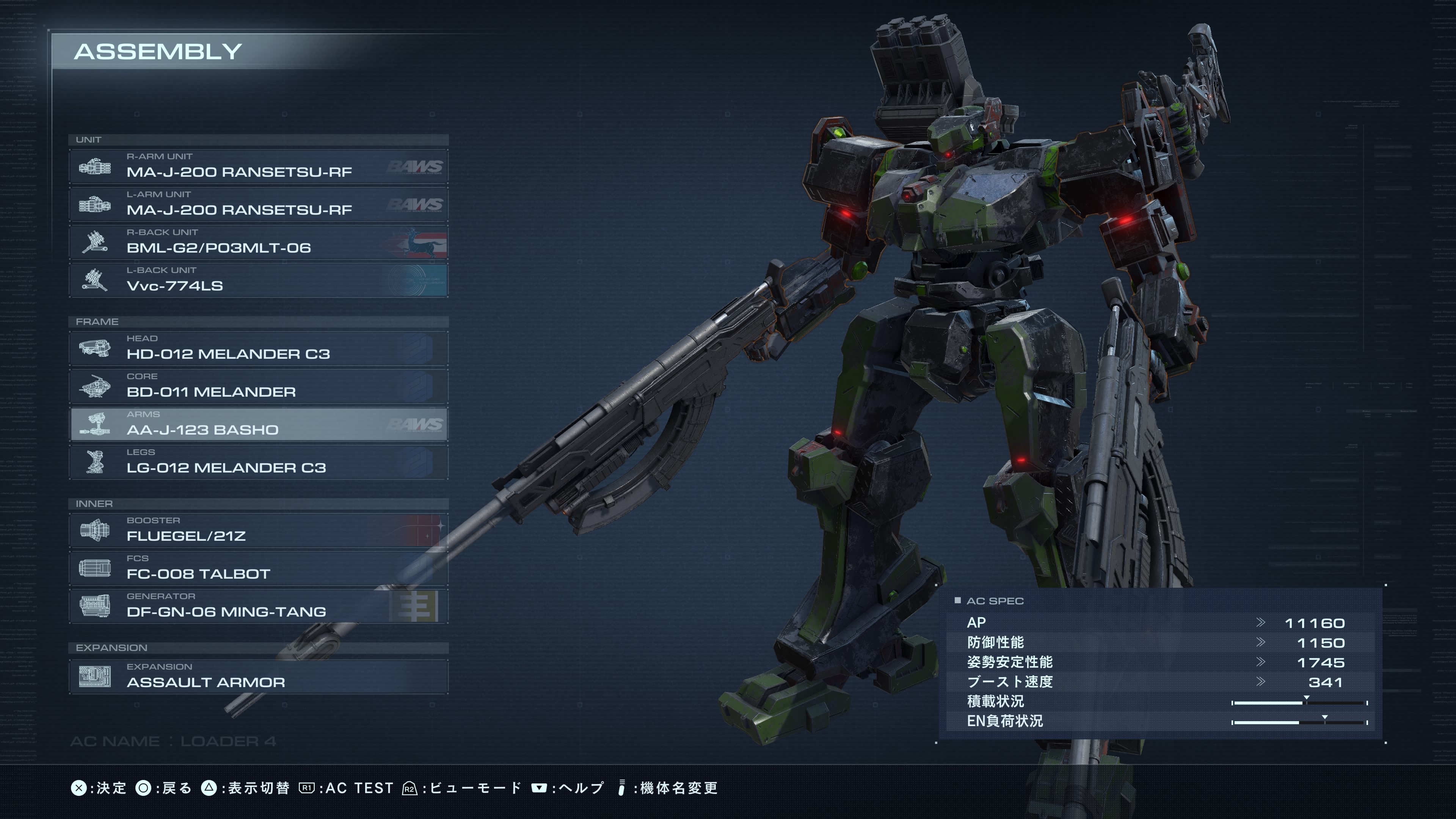Select the LEGS LG-012 MELANDER C3 row
Image resolution: width=1456 pixels, height=819 pixels.
click(x=258, y=462)
